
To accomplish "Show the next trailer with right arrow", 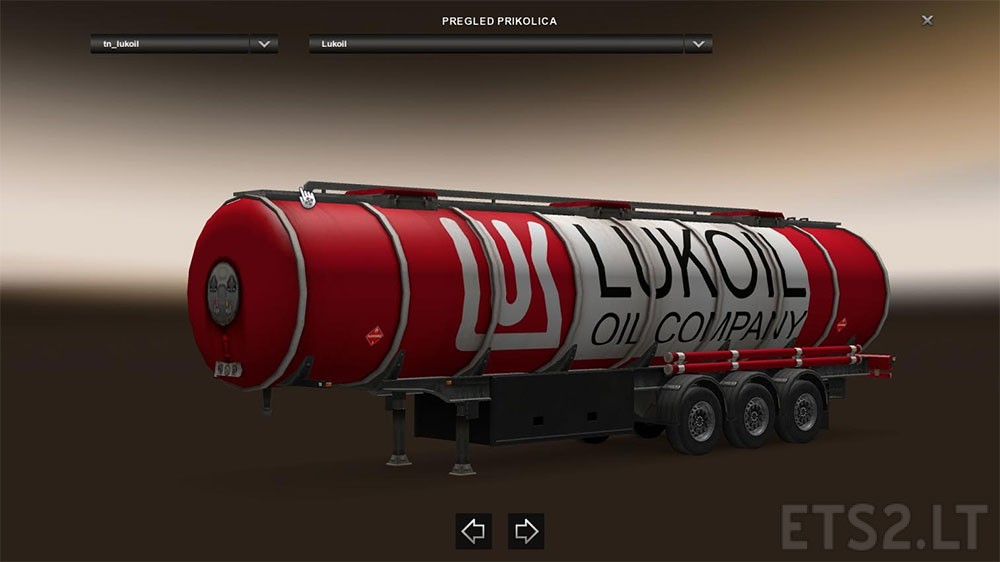I will tap(526, 531).
